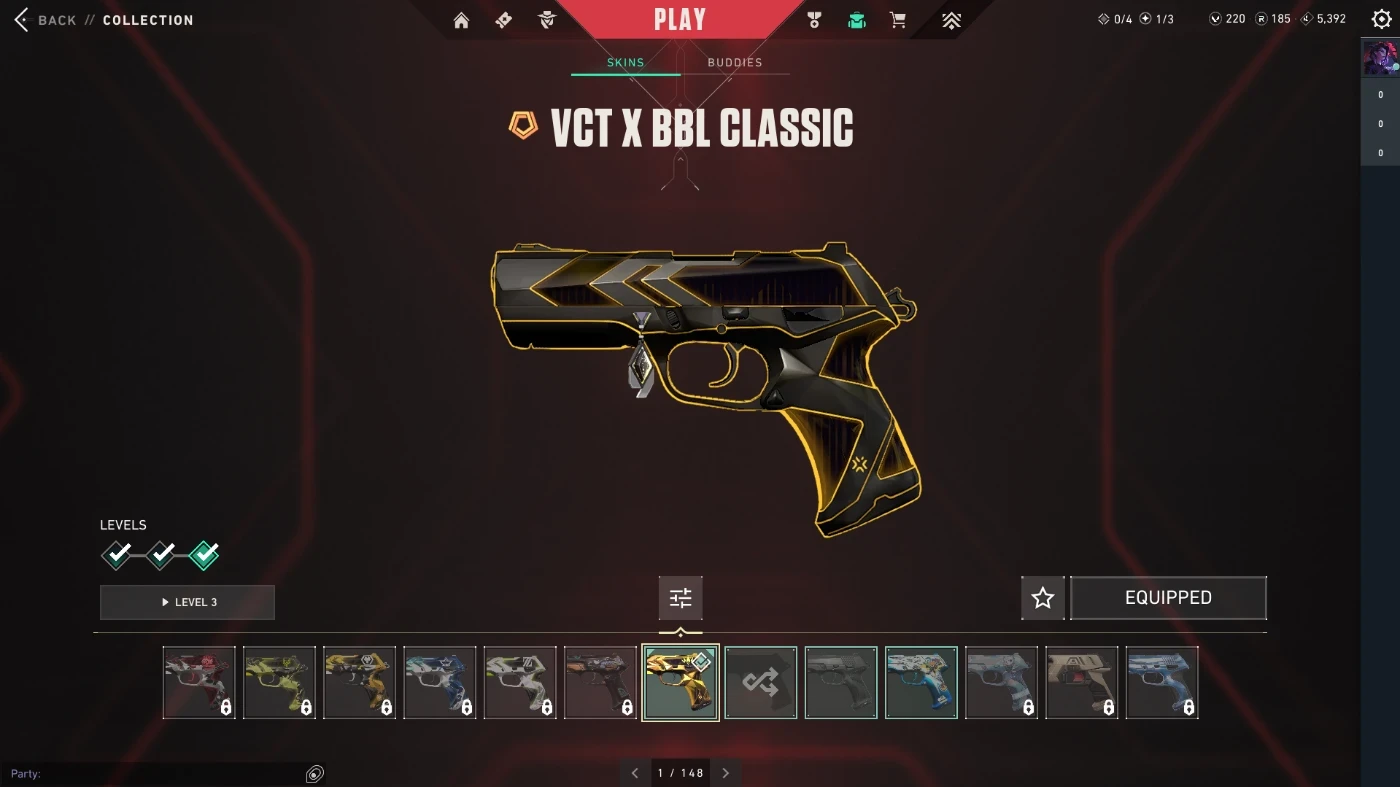
Task: Switch to the Buddies tab
Action: click(x=735, y=62)
